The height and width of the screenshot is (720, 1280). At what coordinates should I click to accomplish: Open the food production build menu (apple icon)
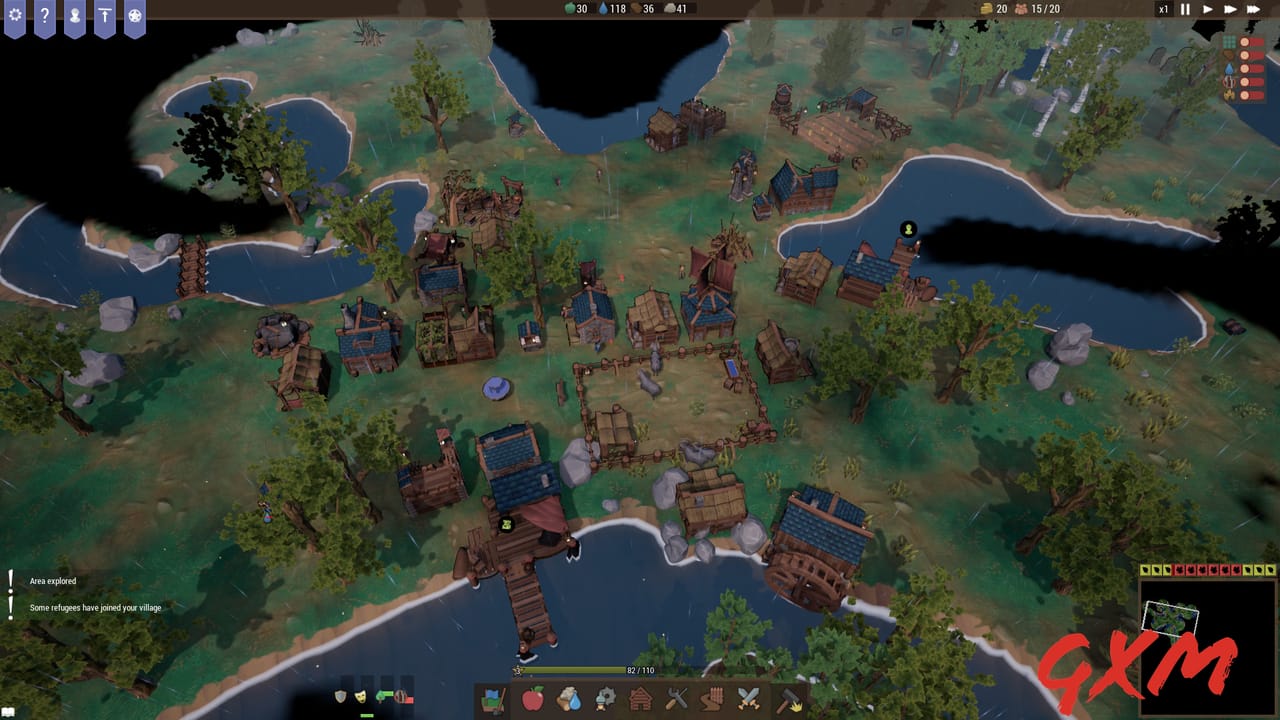(533, 703)
